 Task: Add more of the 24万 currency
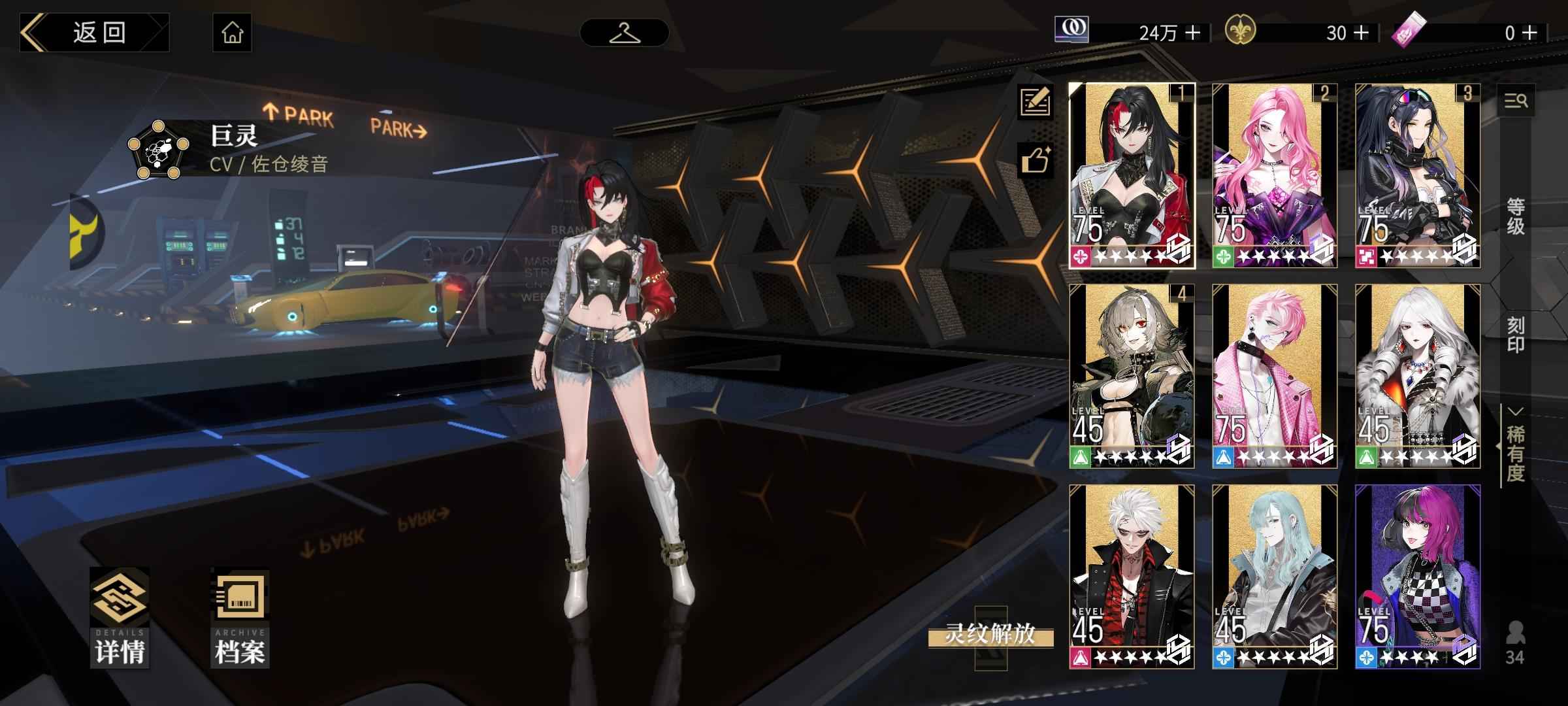1193,33
